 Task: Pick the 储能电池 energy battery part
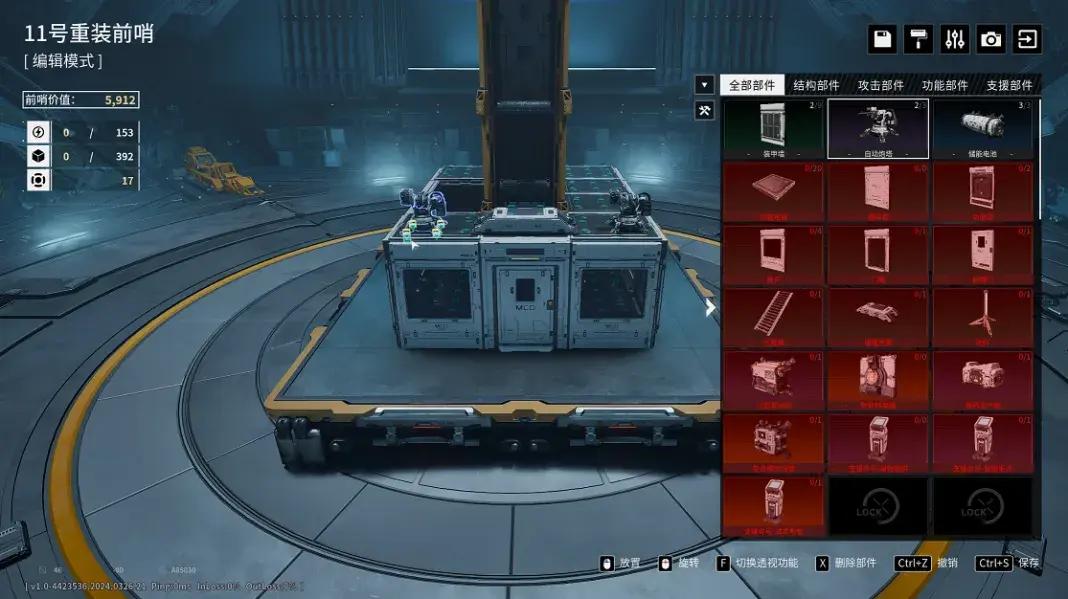(x=983, y=129)
